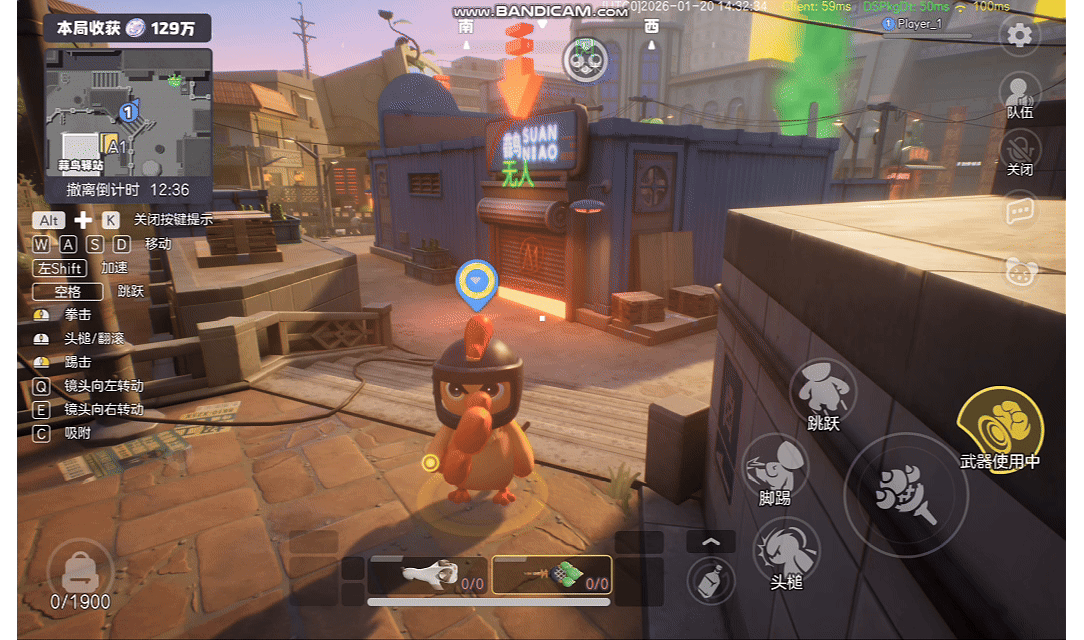Tap the 跳跃 jump button
Screen dimensions: 1084x640
tap(823, 392)
